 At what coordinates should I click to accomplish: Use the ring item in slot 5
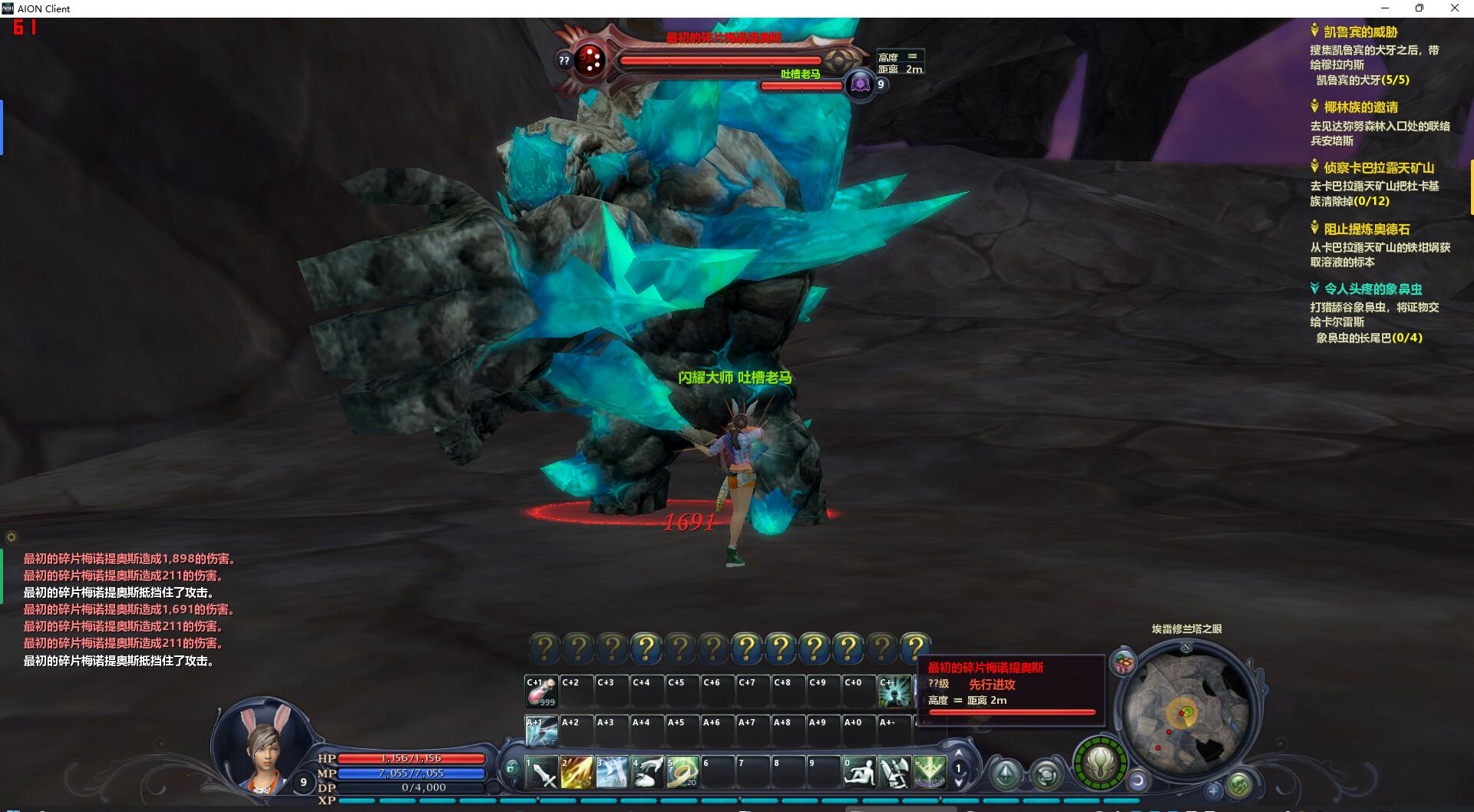click(682, 772)
